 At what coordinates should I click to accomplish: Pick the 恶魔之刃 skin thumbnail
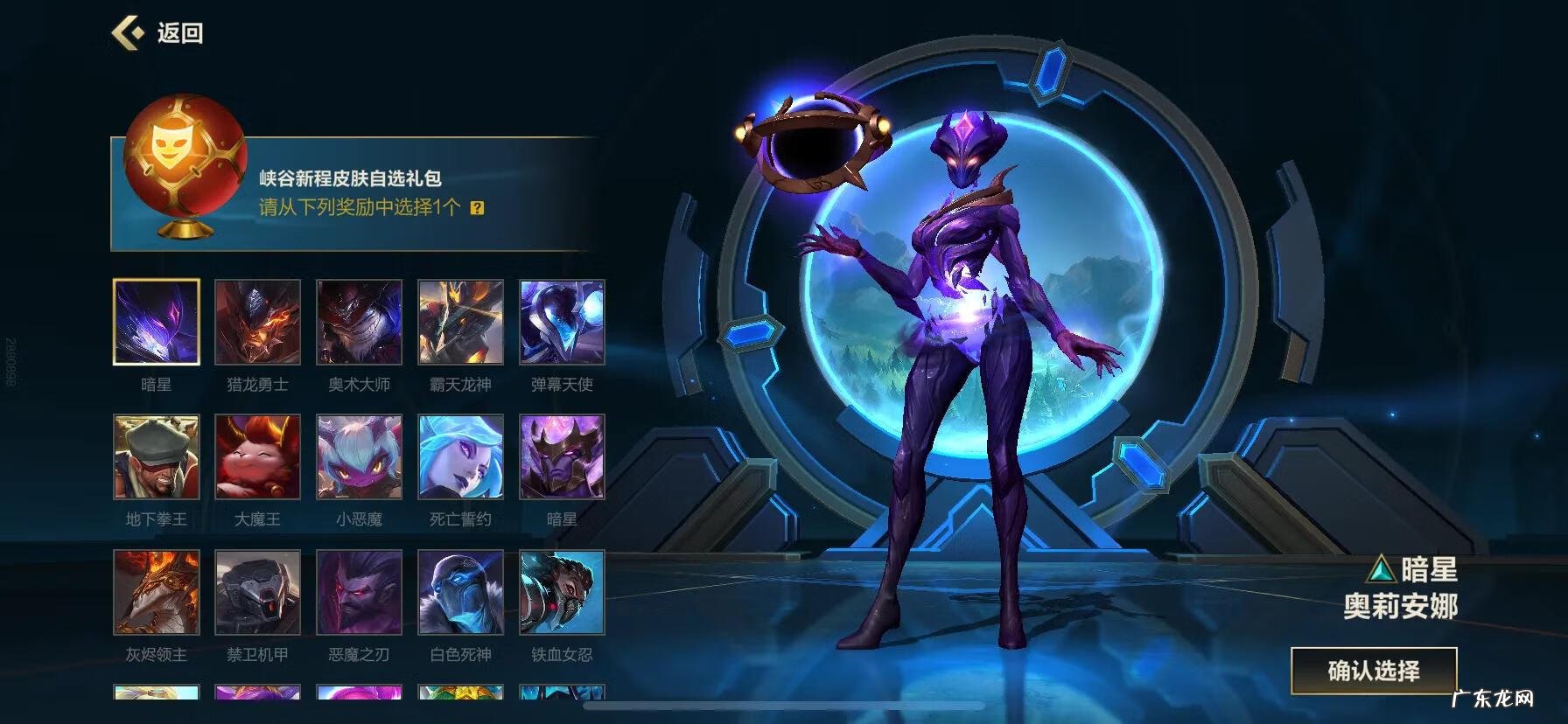point(359,592)
